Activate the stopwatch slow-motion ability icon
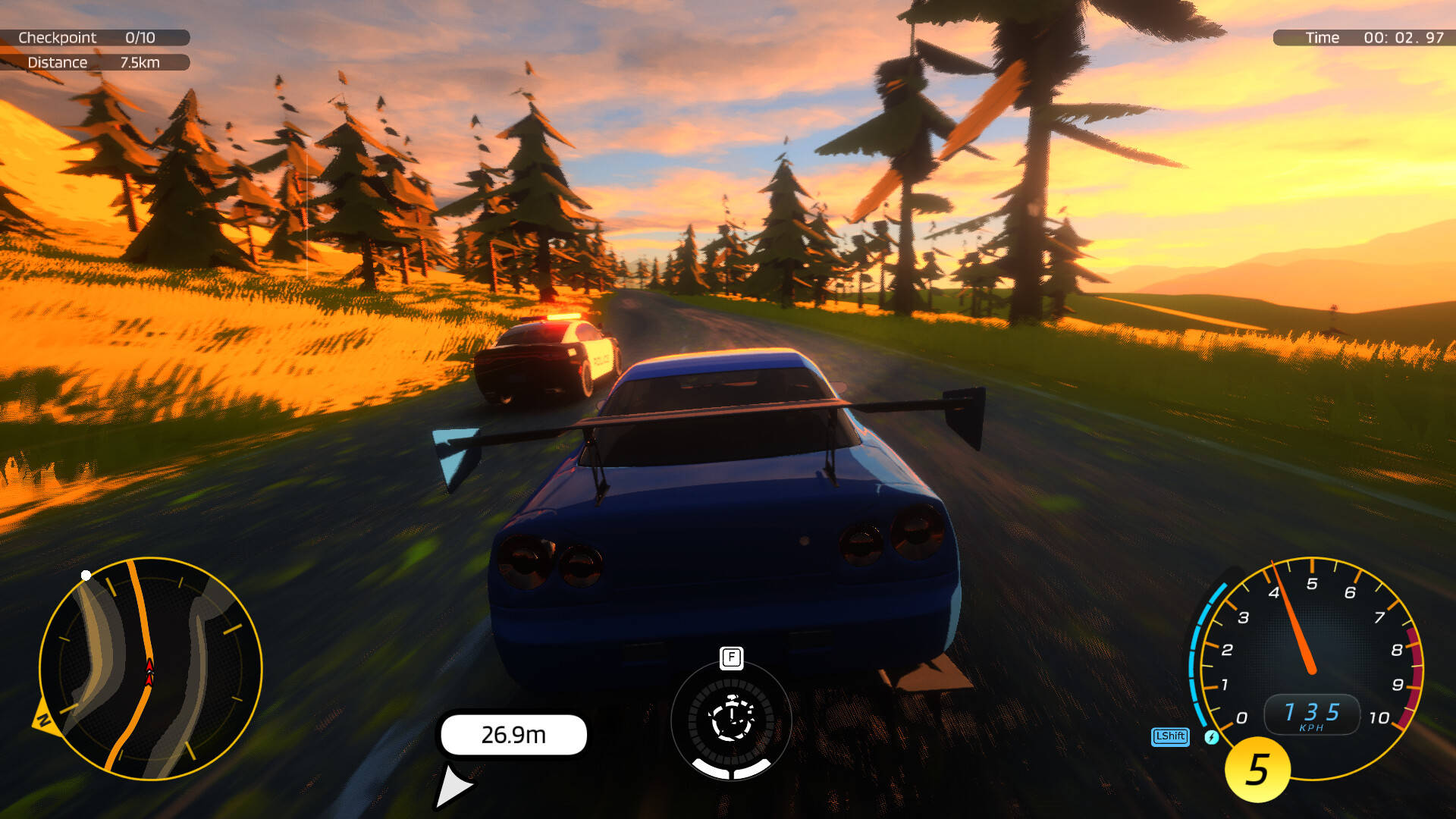This screenshot has width=1456, height=819. (x=731, y=719)
